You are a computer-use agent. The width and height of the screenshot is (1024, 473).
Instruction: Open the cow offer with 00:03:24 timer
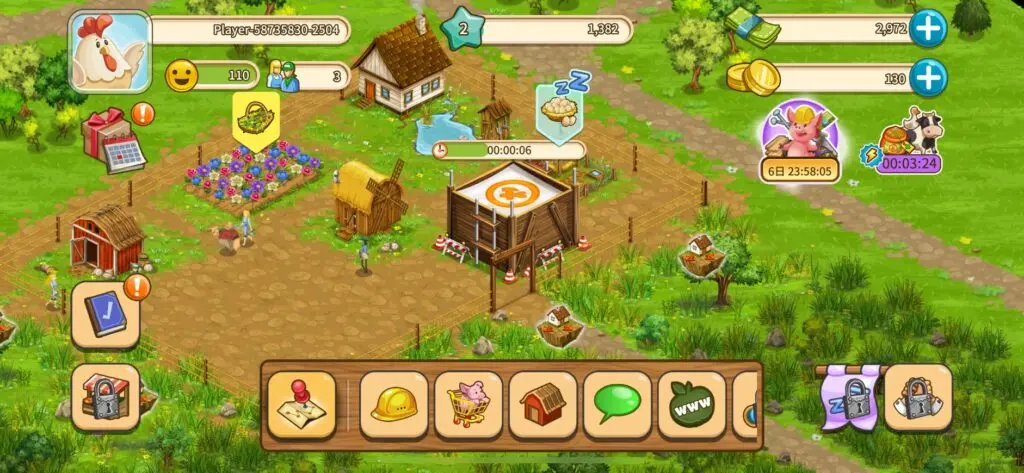tap(908, 141)
